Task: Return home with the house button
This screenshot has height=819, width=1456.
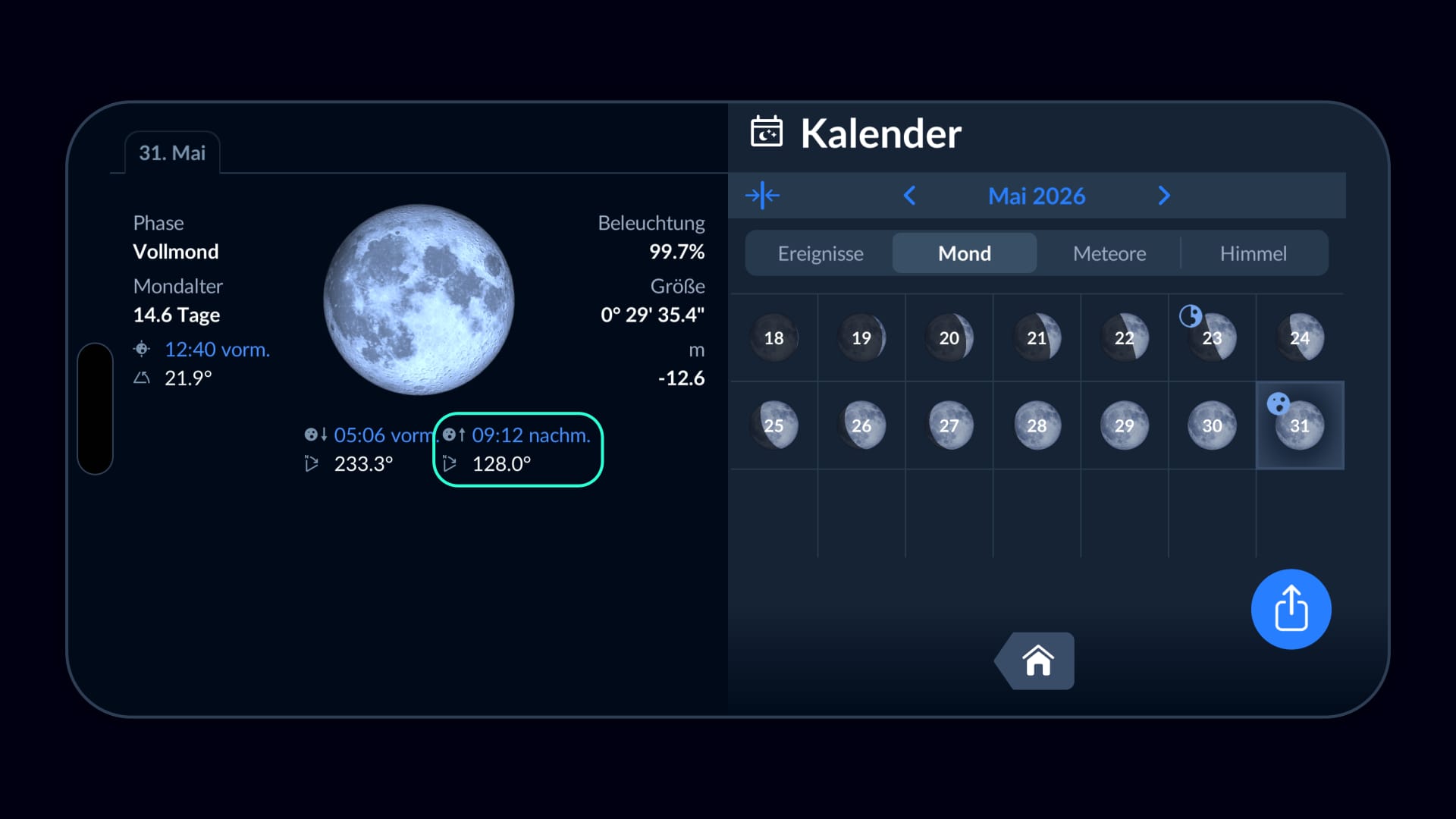Action: coord(1037,661)
